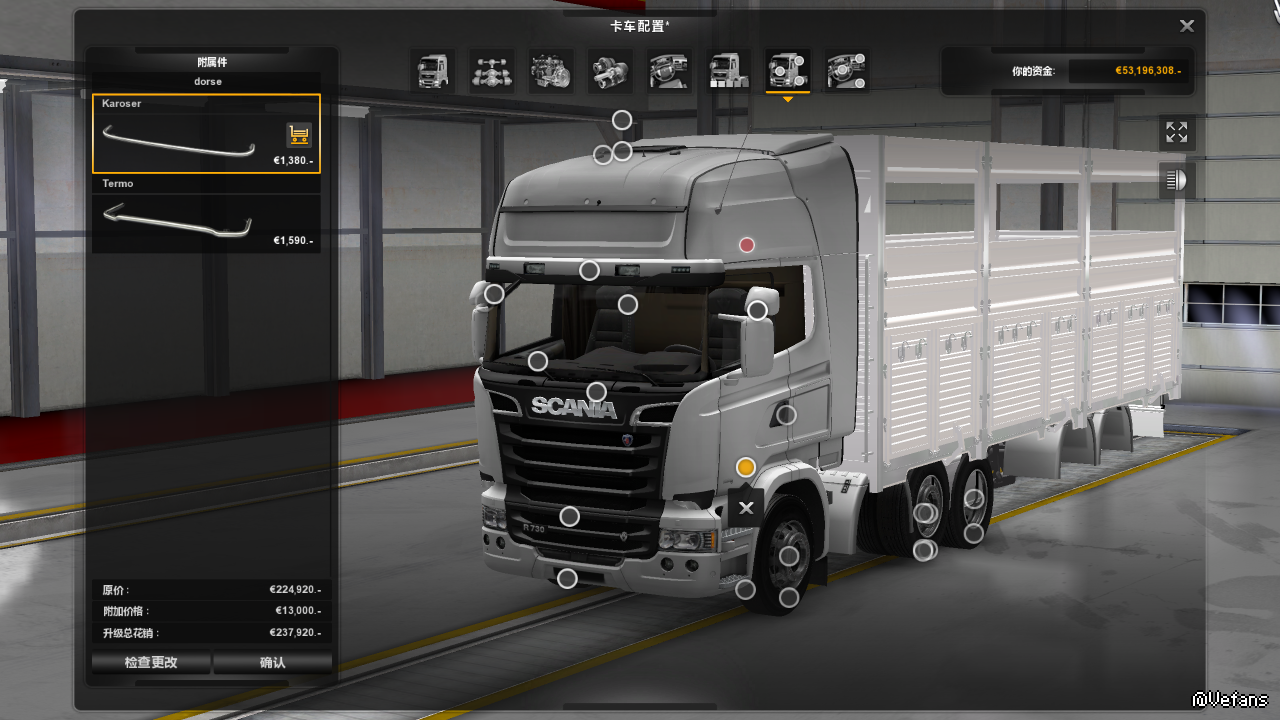Open the truck cabin tab

pyautogui.click(x=433, y=71)
